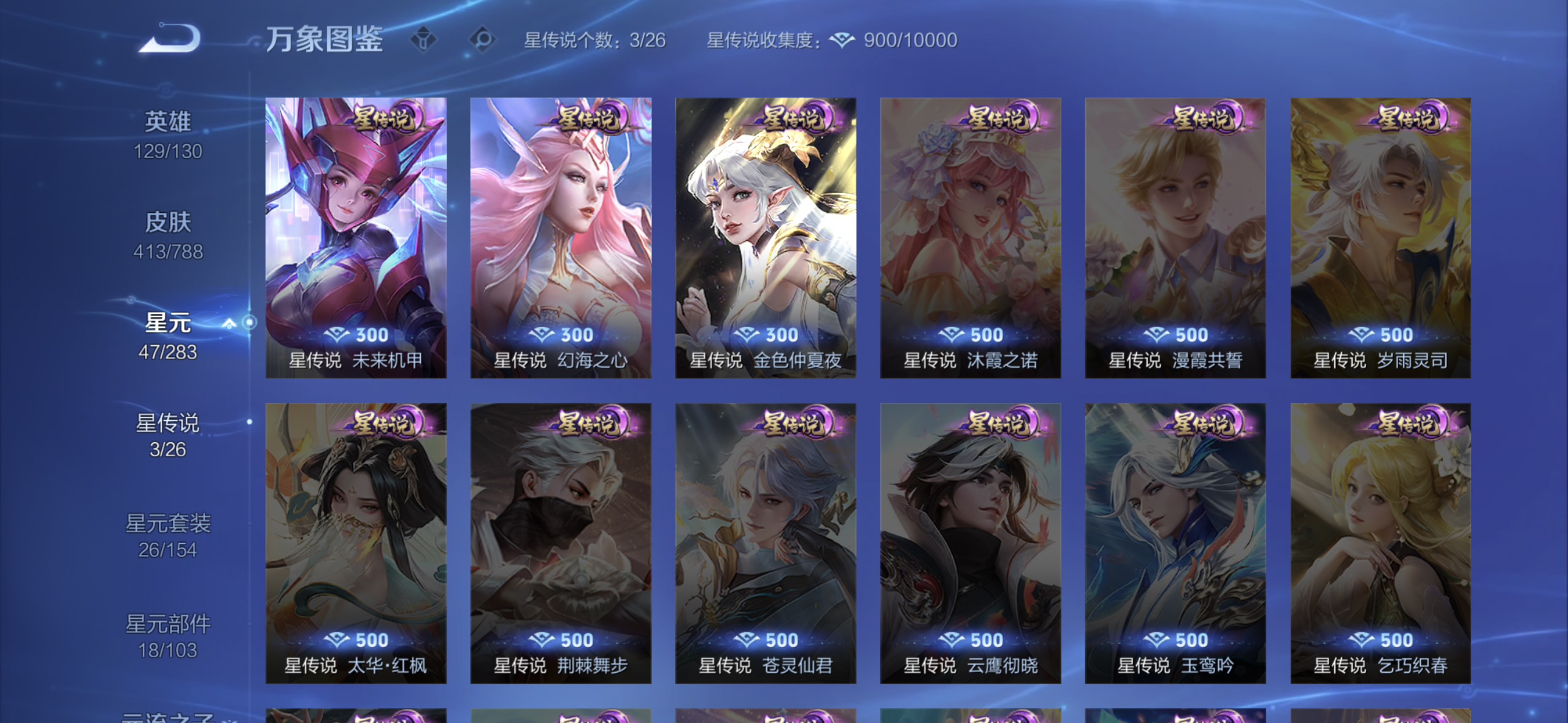This screenshot has width=1568, height=723.
Task: Open the filter funnel icon in the header
Action: click(x=425, y=38)
